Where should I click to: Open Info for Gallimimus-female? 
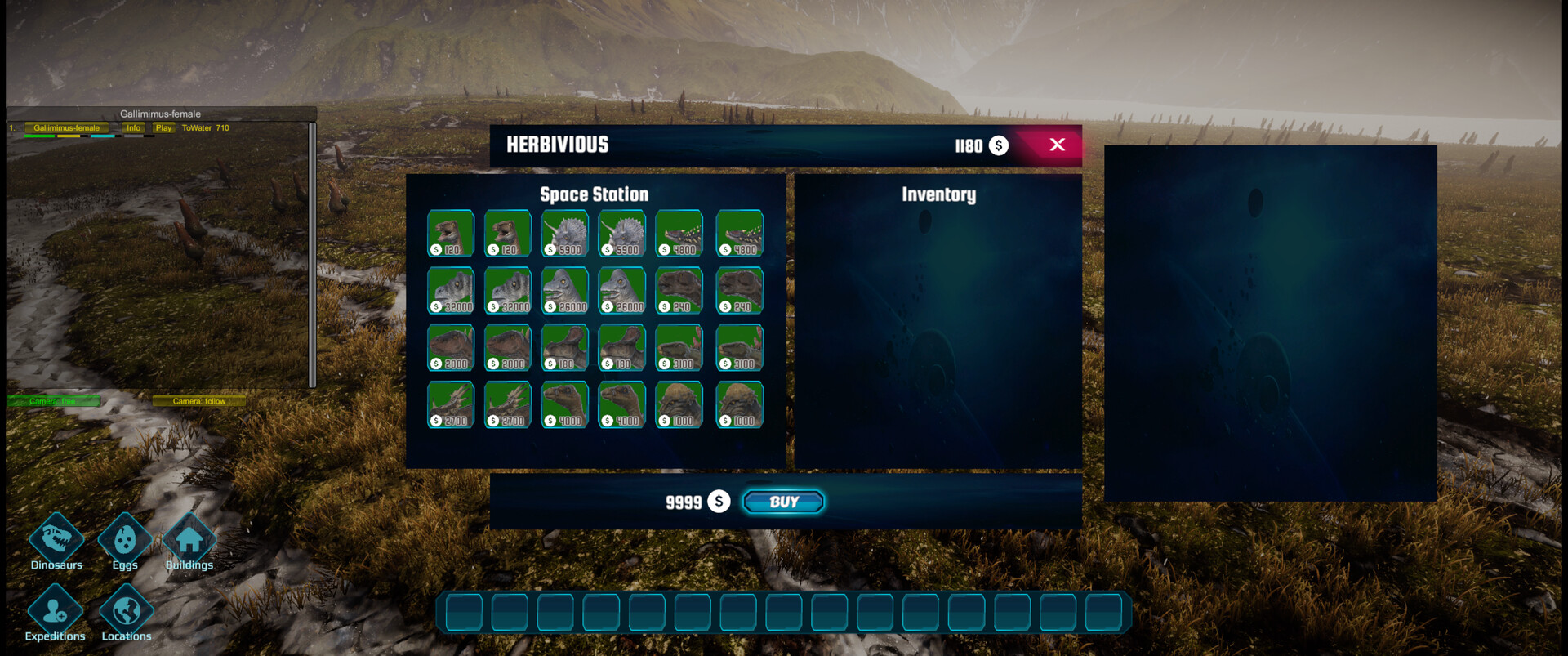(x=132, y=127)
